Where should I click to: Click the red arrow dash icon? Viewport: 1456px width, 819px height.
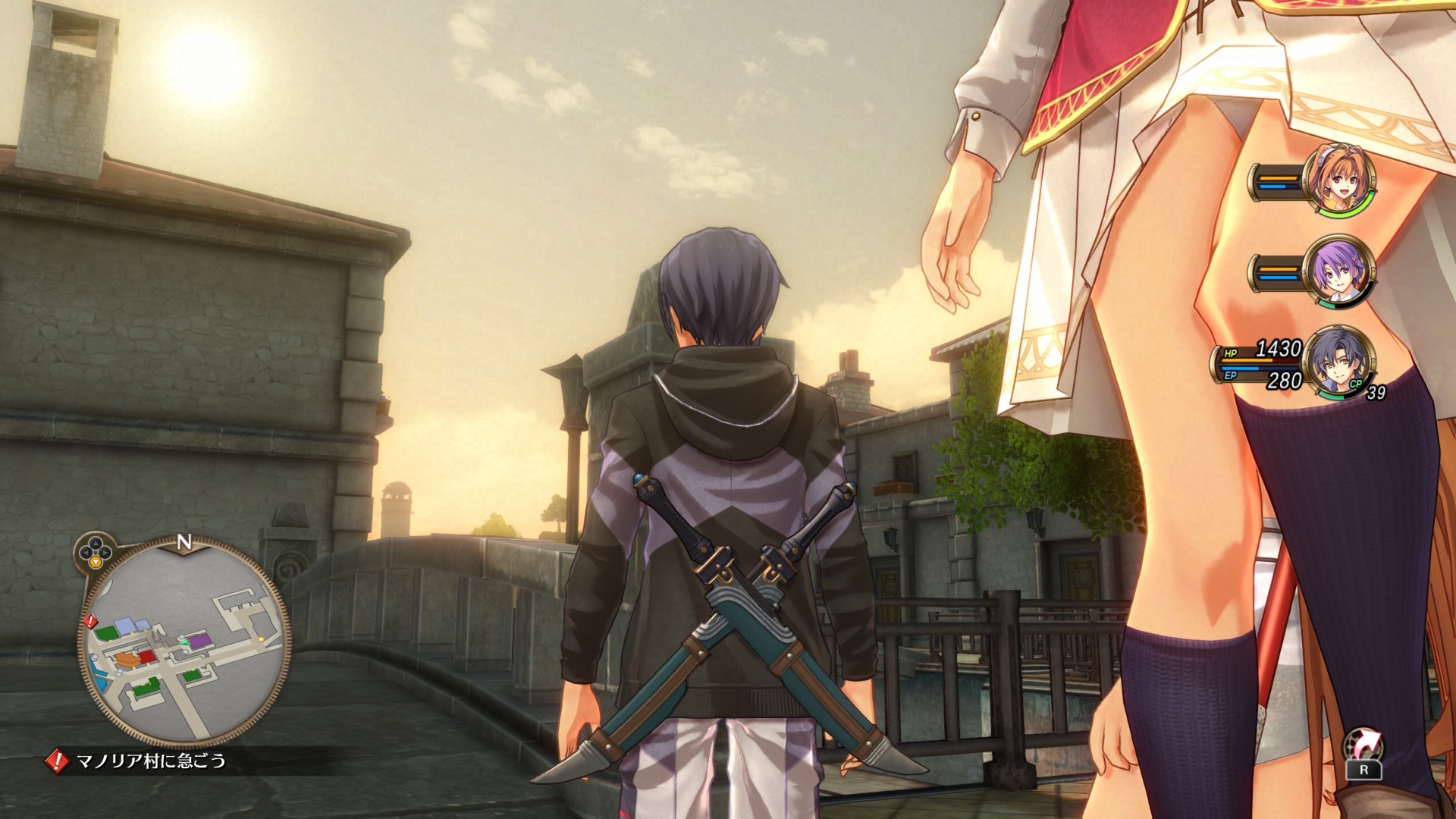[1363, 744]
